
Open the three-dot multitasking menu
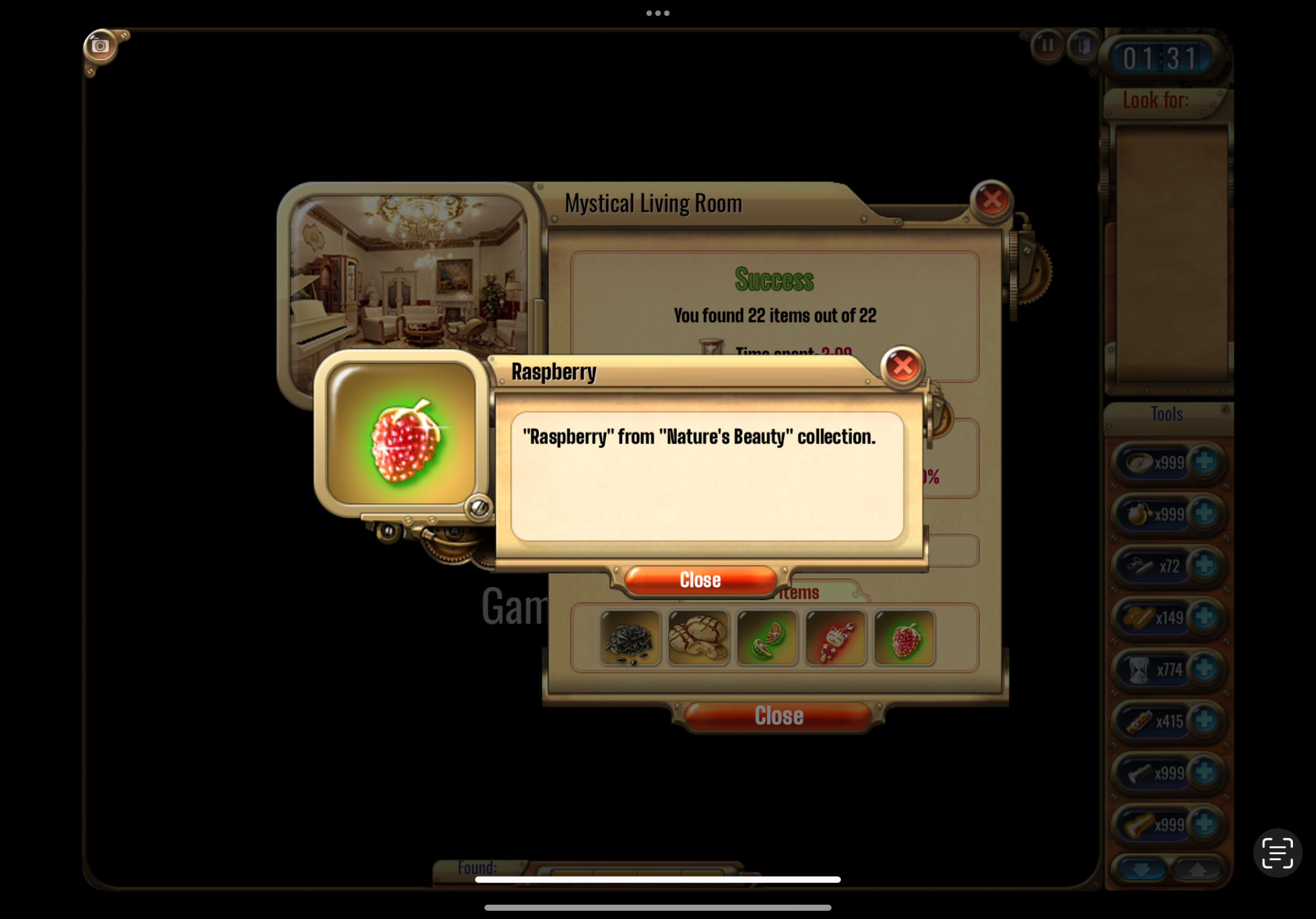657,13
